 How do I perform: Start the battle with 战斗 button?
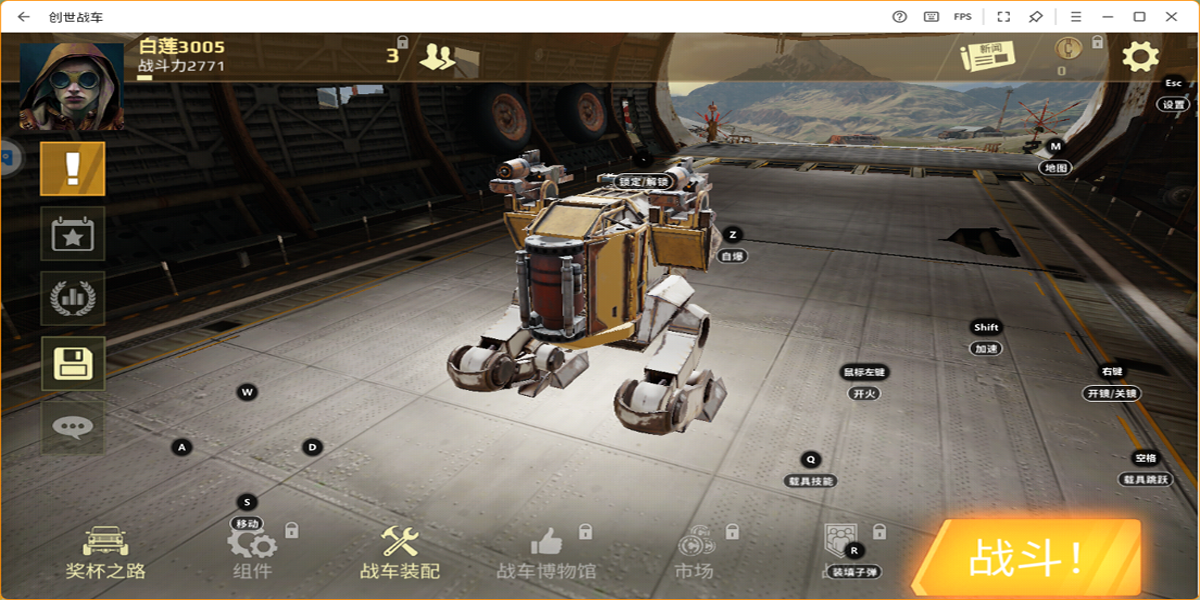(x=1026, y=558)
